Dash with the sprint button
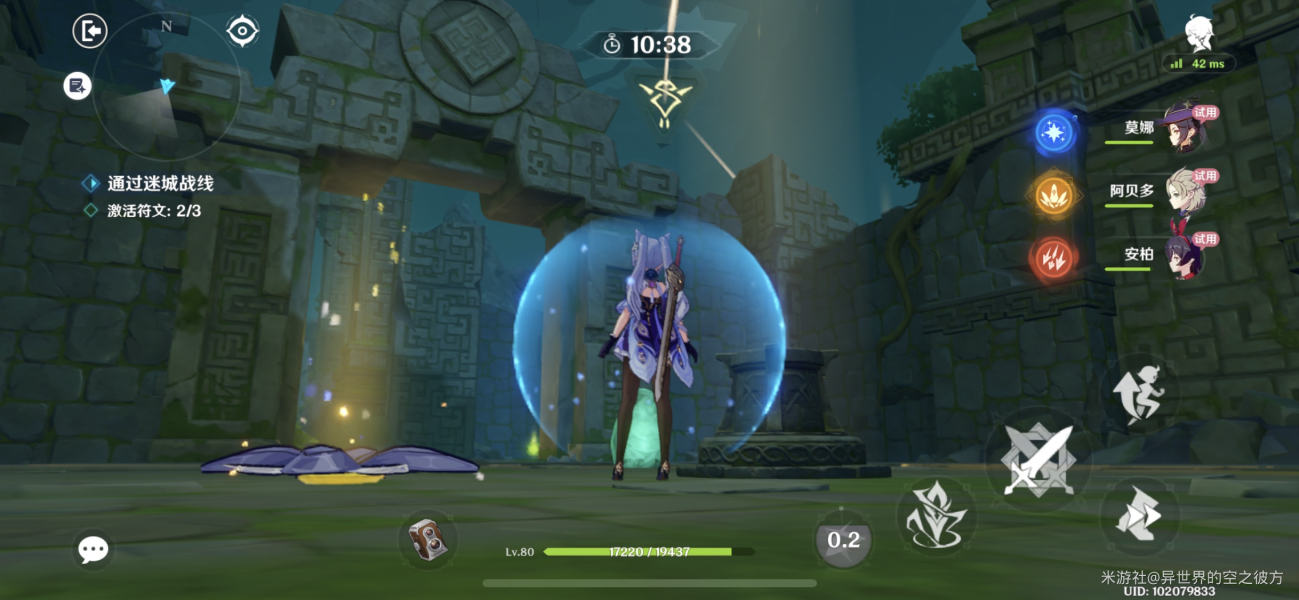The height and width of the screenshot is (600, 1299). 1140,516
